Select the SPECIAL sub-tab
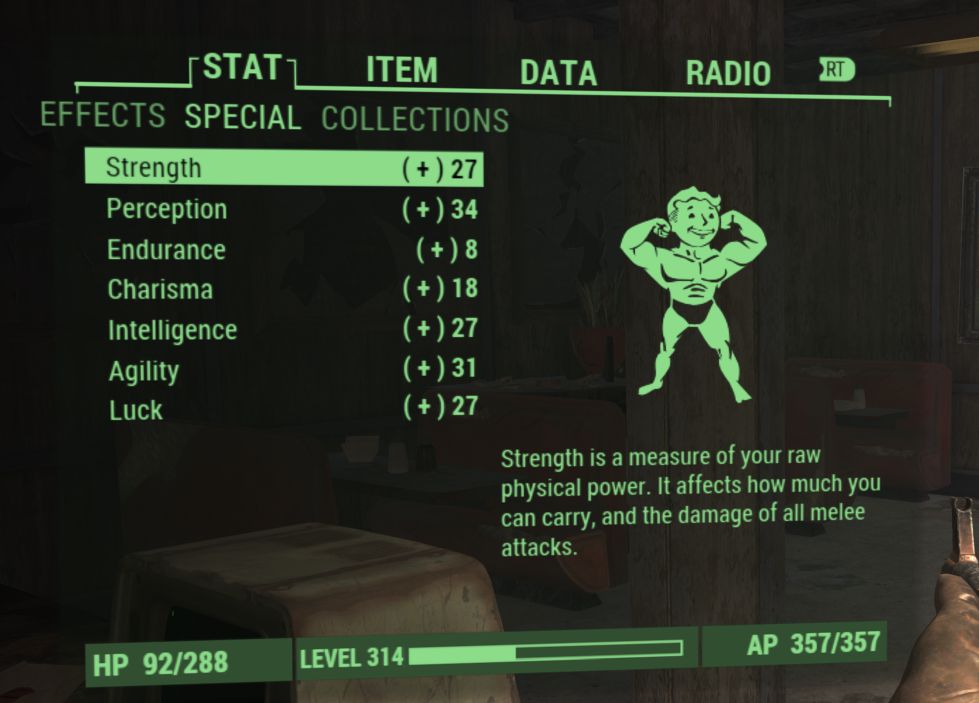 click(242, 117)
